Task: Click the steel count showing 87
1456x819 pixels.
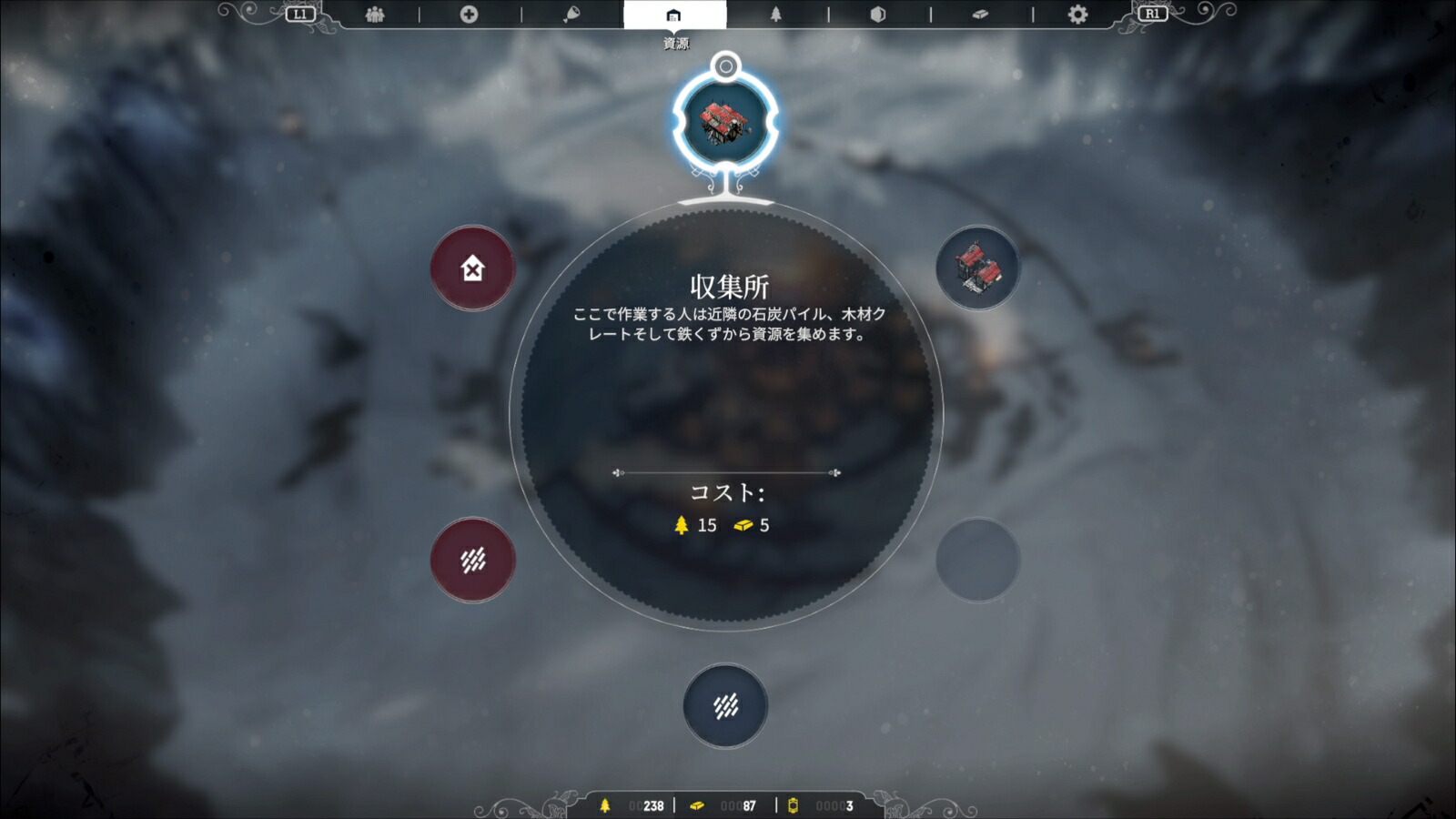Action: click(748, 804)
